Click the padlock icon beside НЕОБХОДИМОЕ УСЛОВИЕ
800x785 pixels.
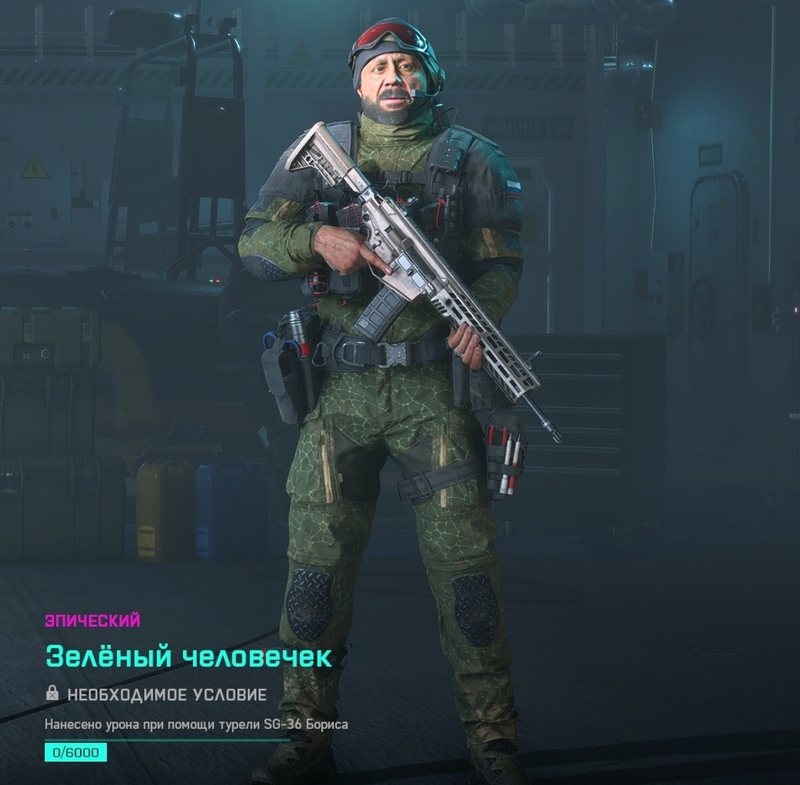click(52, 693)
